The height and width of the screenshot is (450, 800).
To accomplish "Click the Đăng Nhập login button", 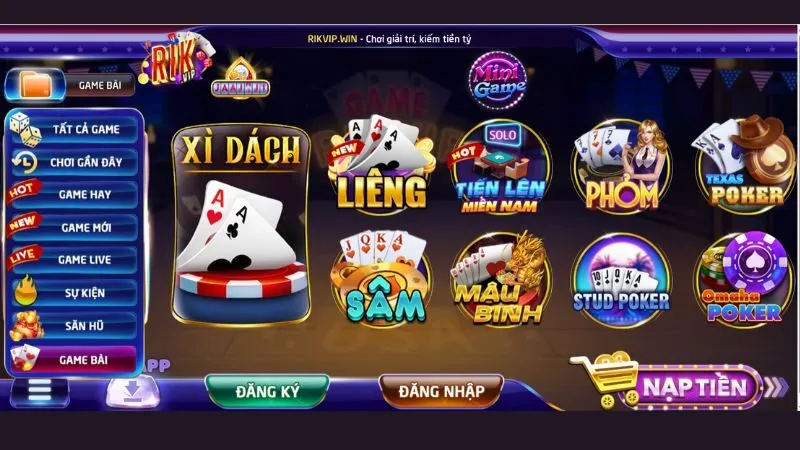I will tap(440, 390).
